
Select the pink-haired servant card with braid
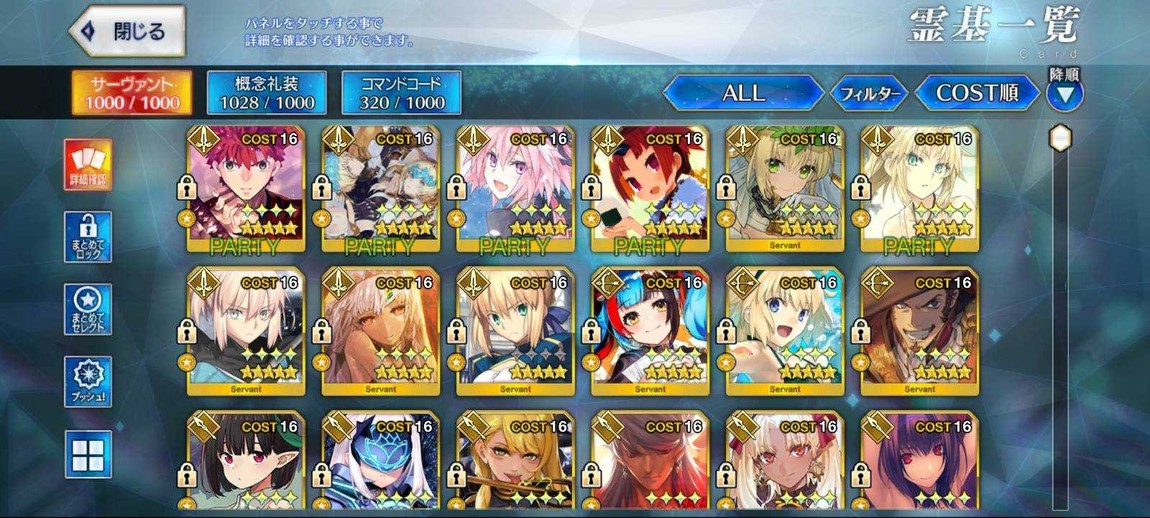tap(515, 189)
